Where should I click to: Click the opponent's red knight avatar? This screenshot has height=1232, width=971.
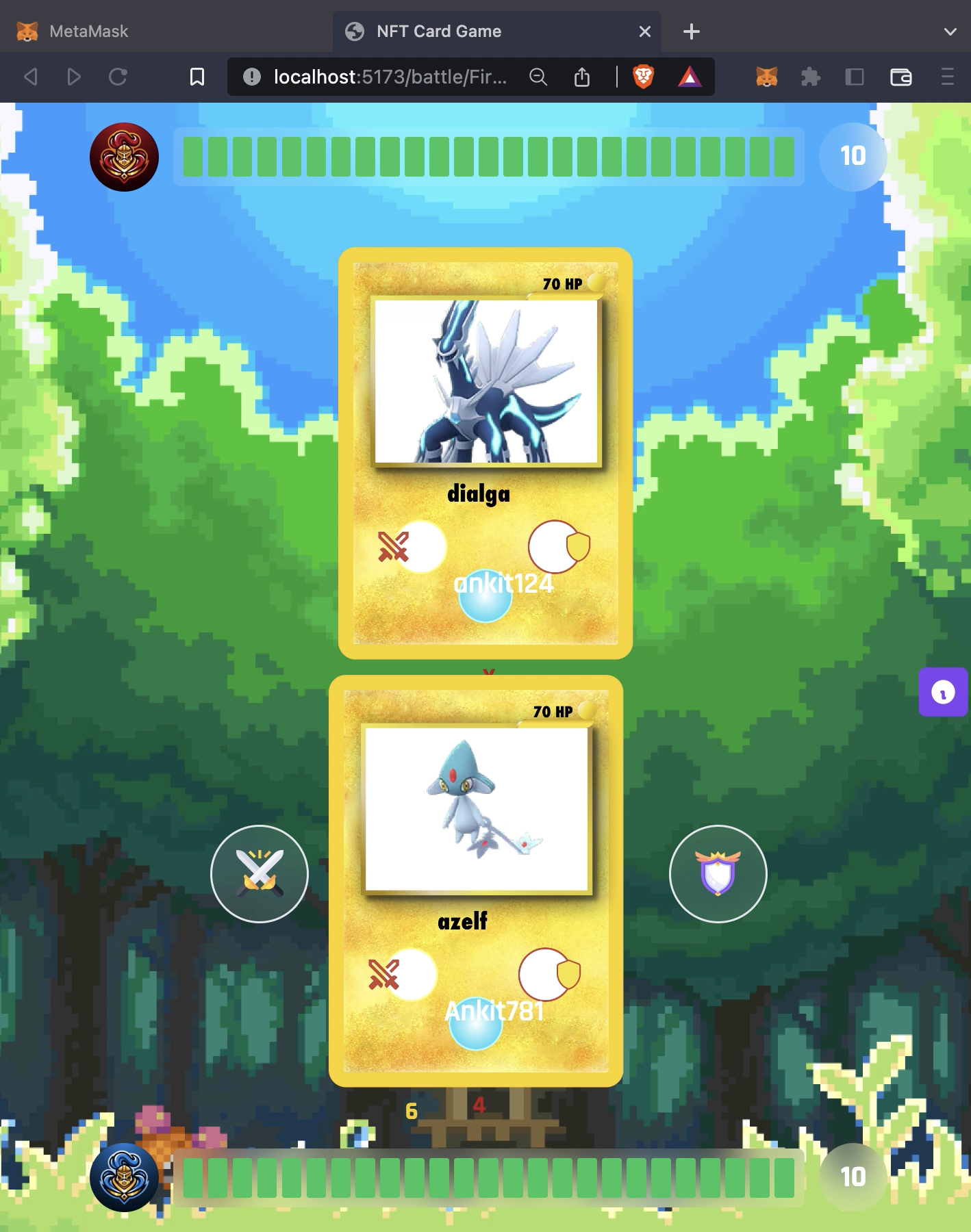[x=125, y=157]
